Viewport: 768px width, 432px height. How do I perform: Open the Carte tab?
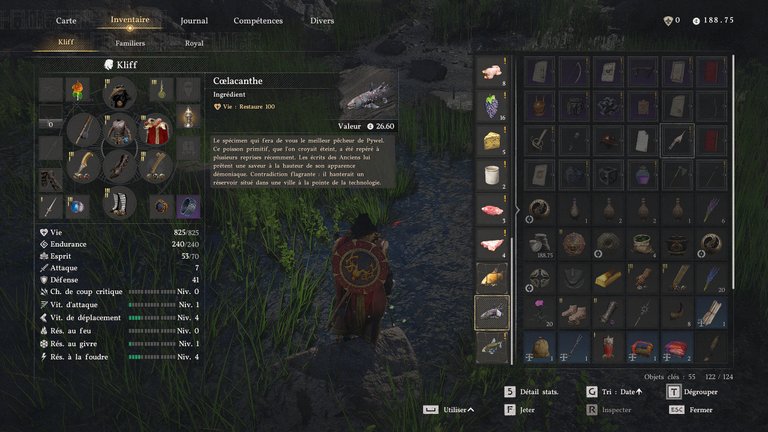pyautogui.click(x=66, y=20)
